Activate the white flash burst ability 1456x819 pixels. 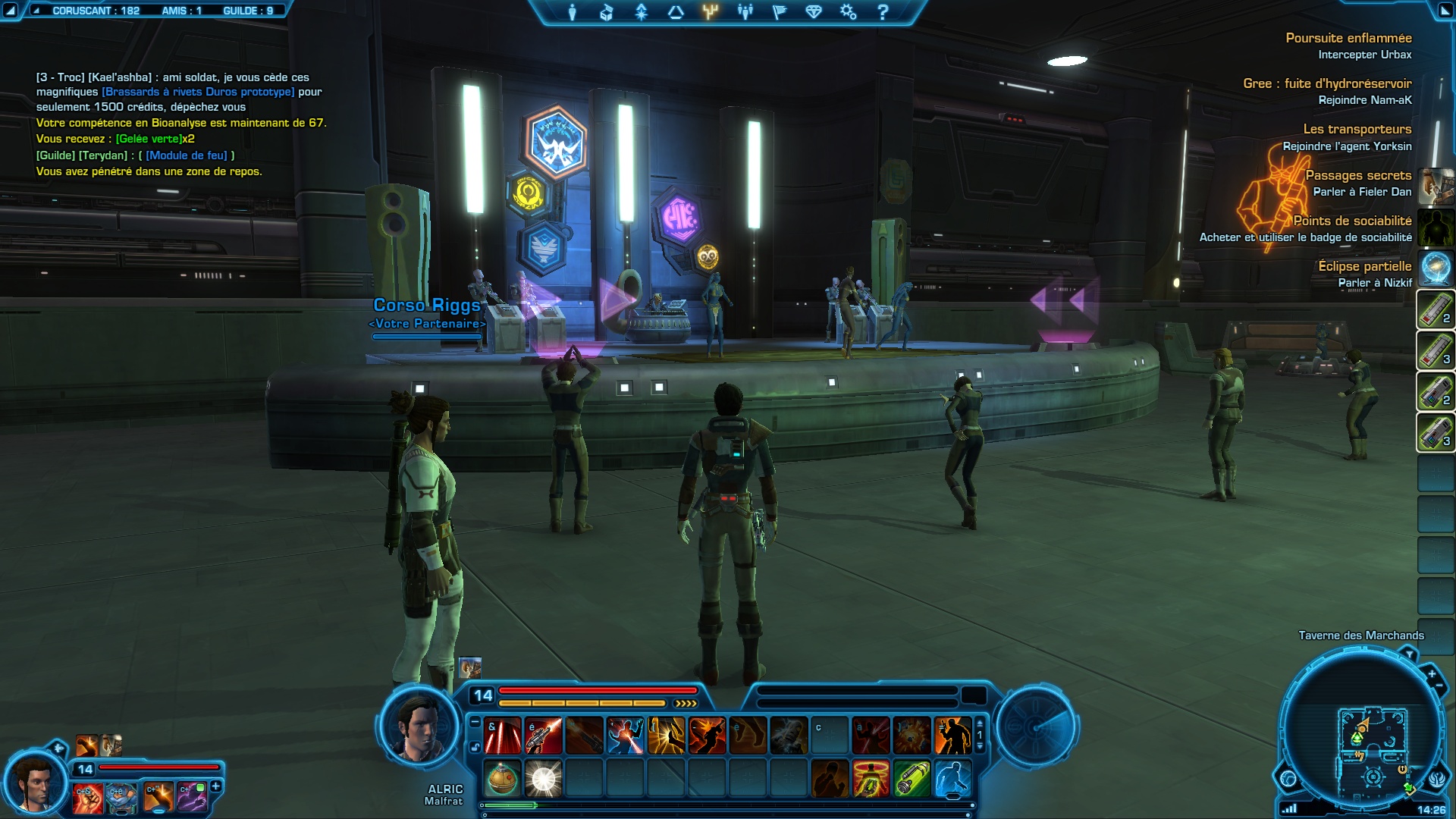(x=543, y=778)
